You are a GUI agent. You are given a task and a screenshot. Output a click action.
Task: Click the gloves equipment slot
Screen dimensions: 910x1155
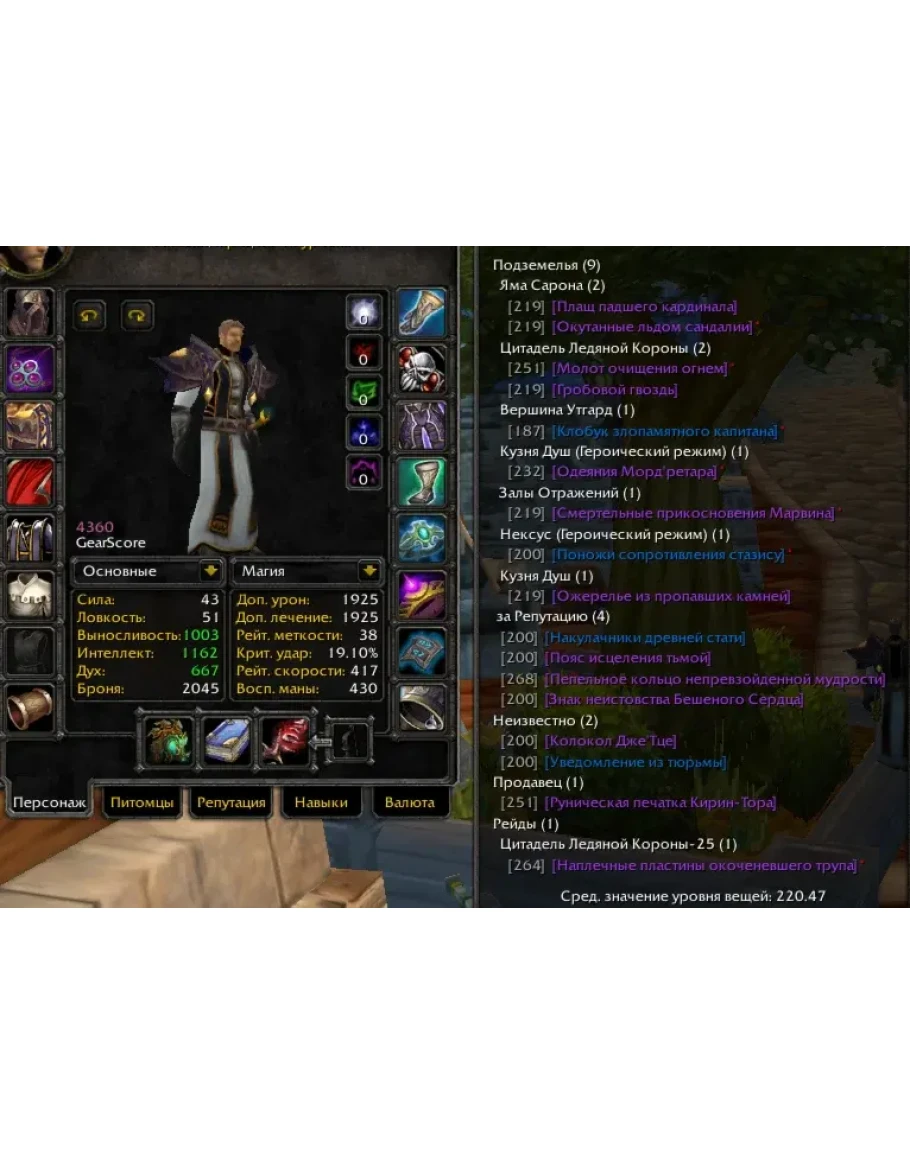pyautogui.click(x=422, y=313)
